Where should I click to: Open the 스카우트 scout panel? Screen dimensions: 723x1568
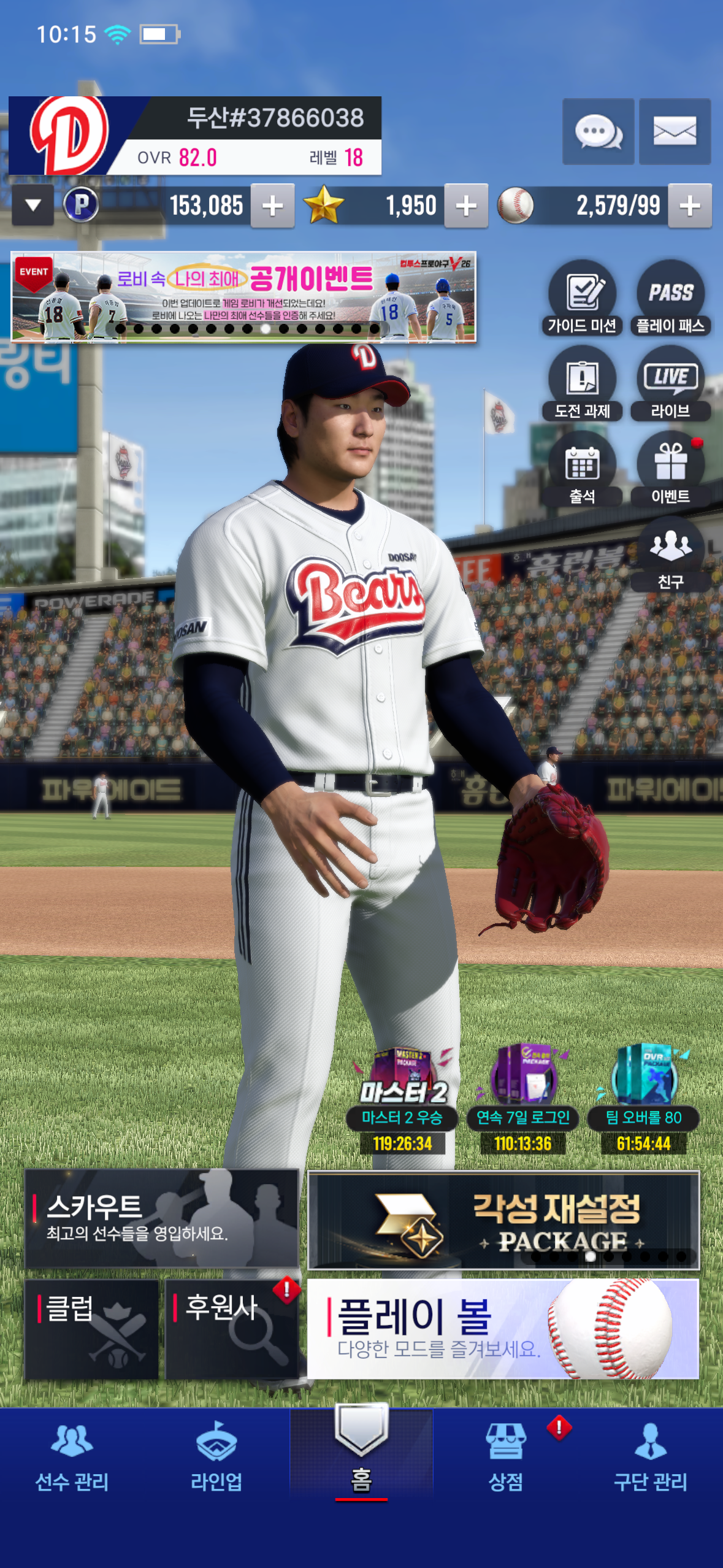click(x=161, y=1218)
